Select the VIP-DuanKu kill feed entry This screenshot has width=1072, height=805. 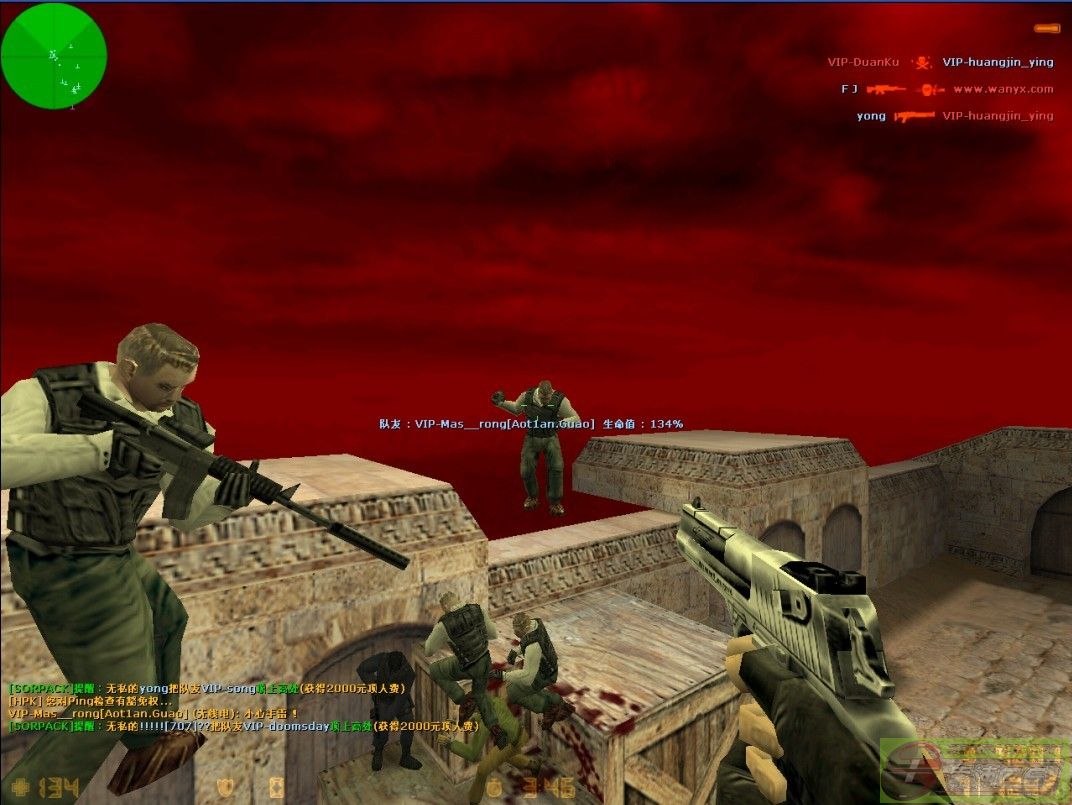point(863,62)
